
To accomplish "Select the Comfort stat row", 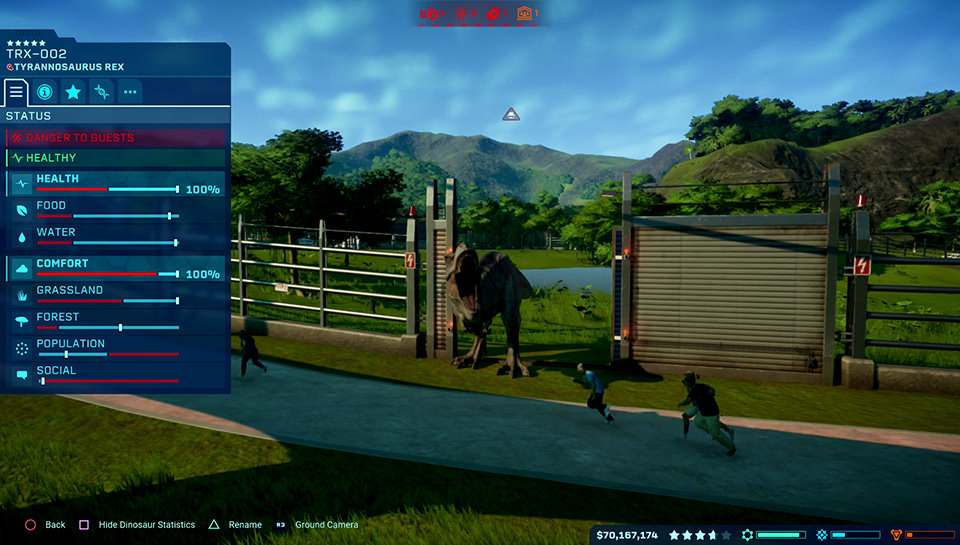I will pos(116,268).
